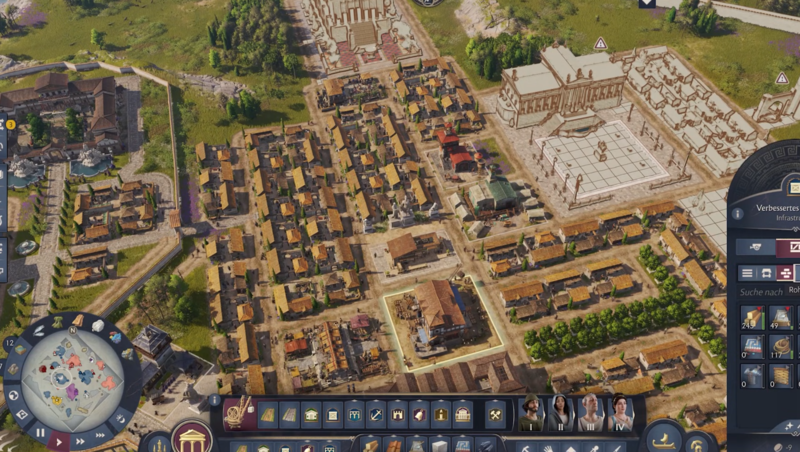Pause the game speed control

tap(39, 432)
